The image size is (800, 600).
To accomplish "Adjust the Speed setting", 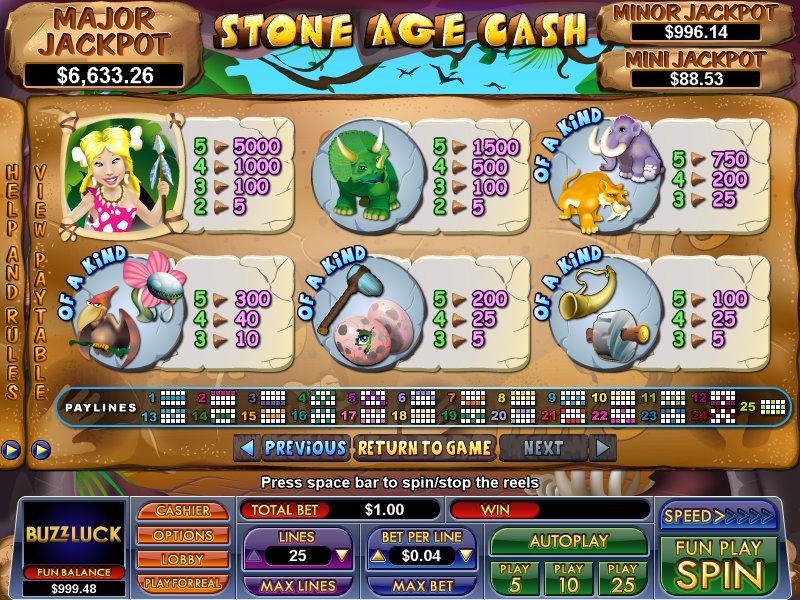I will pos(717,516).
